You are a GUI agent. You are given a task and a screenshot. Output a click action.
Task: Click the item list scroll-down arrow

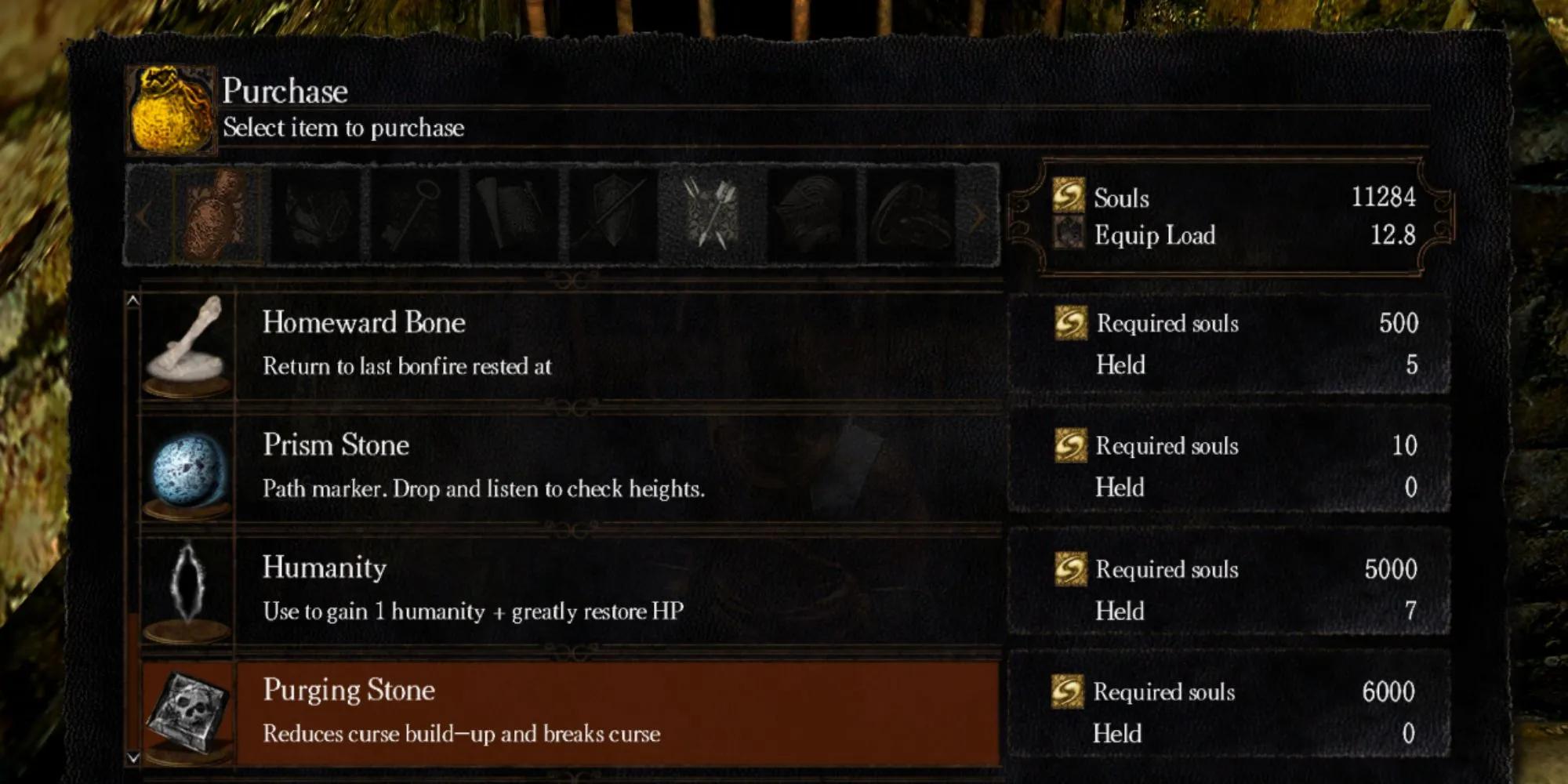click(x=133, y=757)
